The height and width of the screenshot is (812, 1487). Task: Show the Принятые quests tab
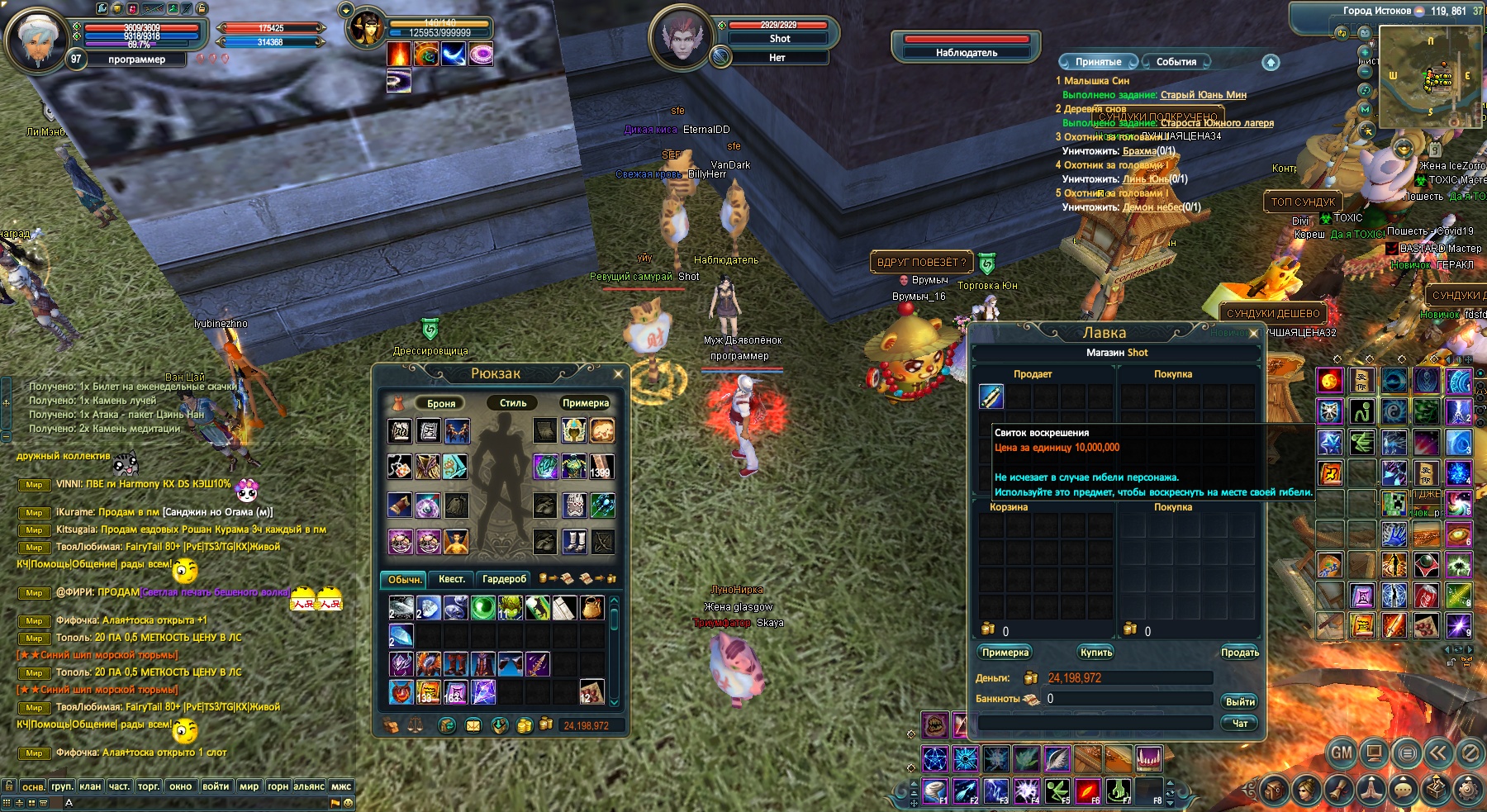tap(1098, 62)
